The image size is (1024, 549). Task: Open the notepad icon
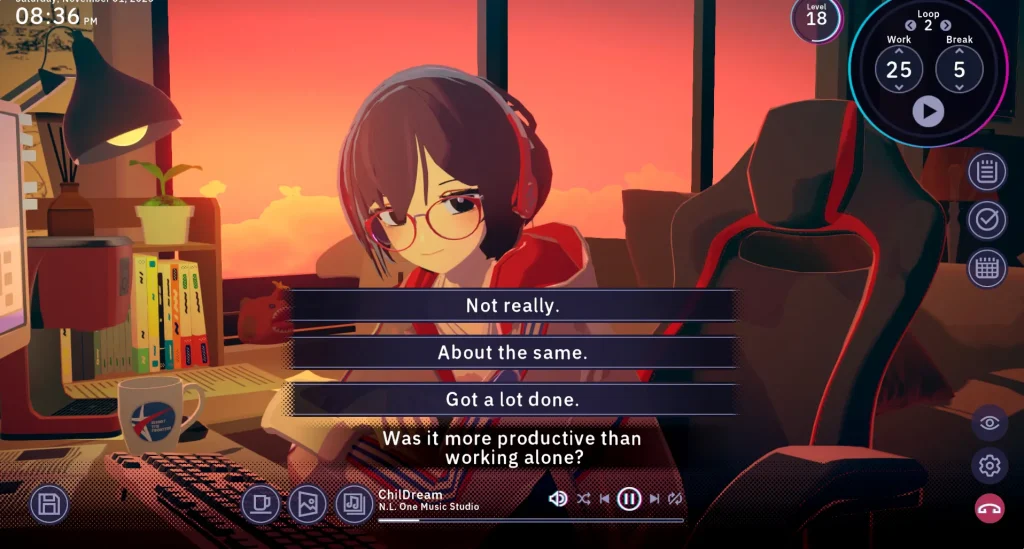[987, 172]
